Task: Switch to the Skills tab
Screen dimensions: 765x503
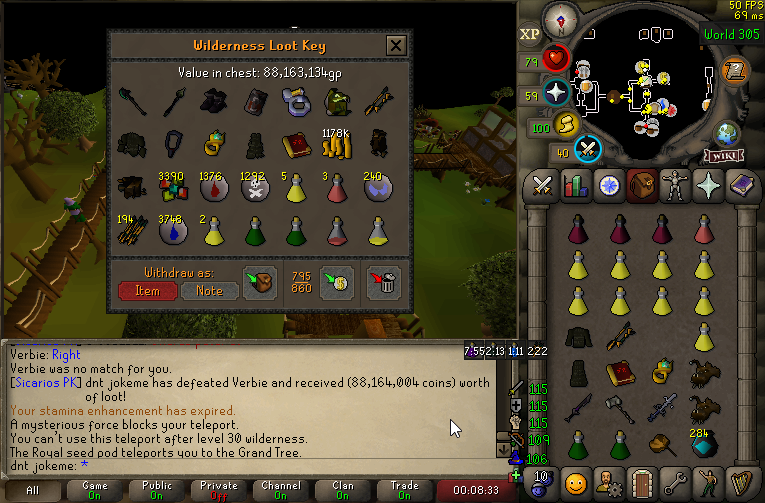Action: [575, 186]
